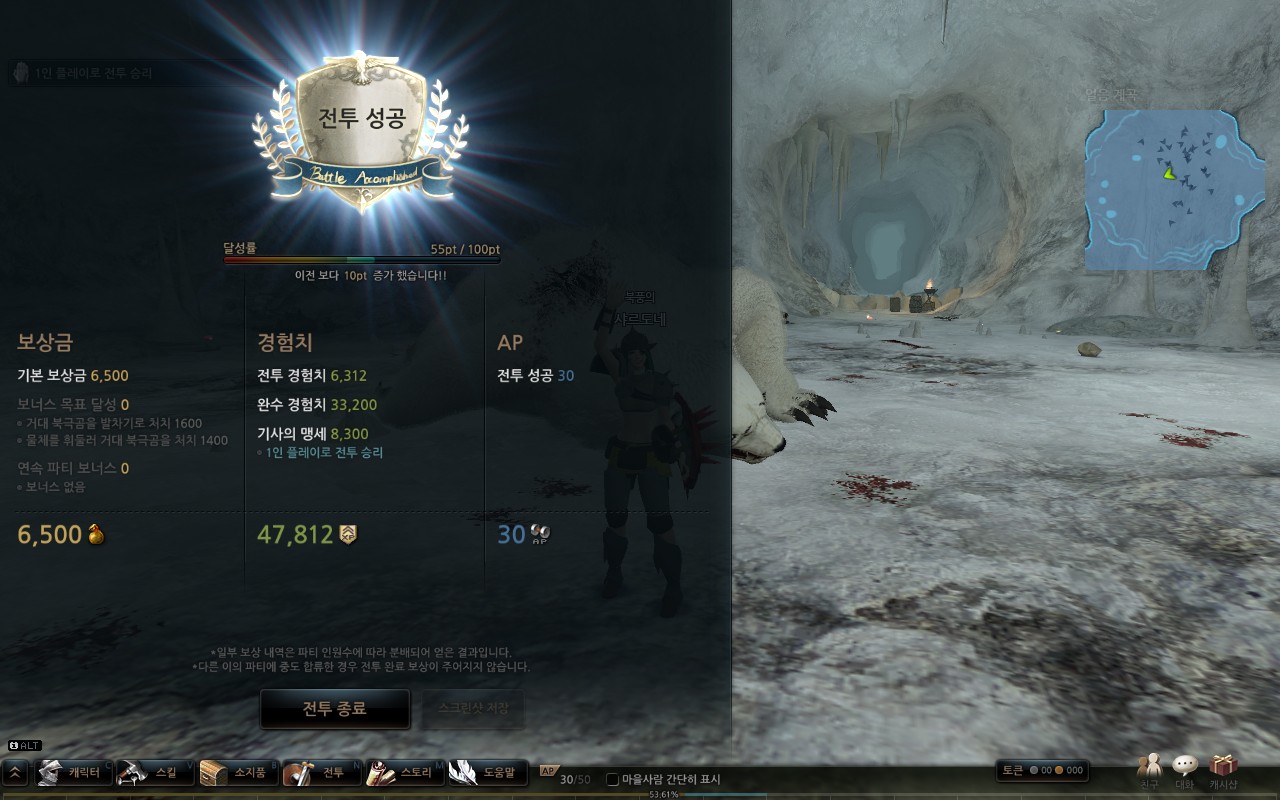
Task: Open the 스킬 skills menu
Action: pos(153,773)
